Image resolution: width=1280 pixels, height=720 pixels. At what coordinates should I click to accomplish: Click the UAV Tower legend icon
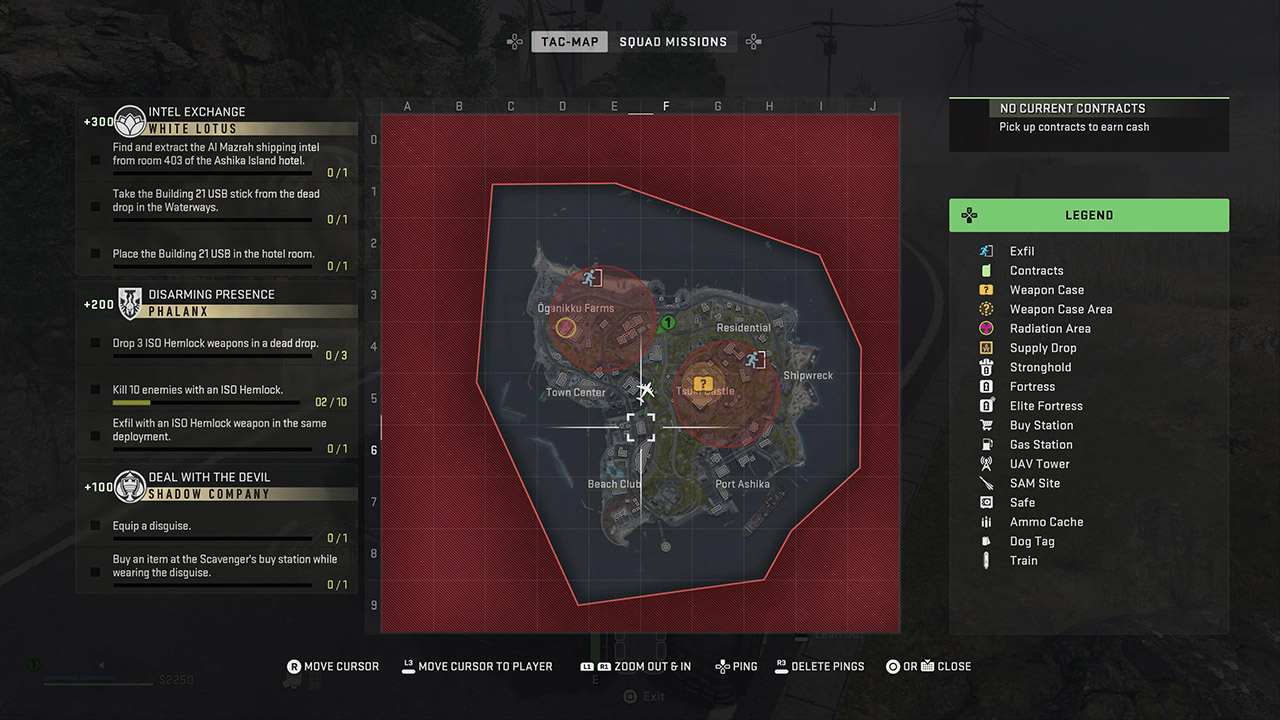[984, 463]
